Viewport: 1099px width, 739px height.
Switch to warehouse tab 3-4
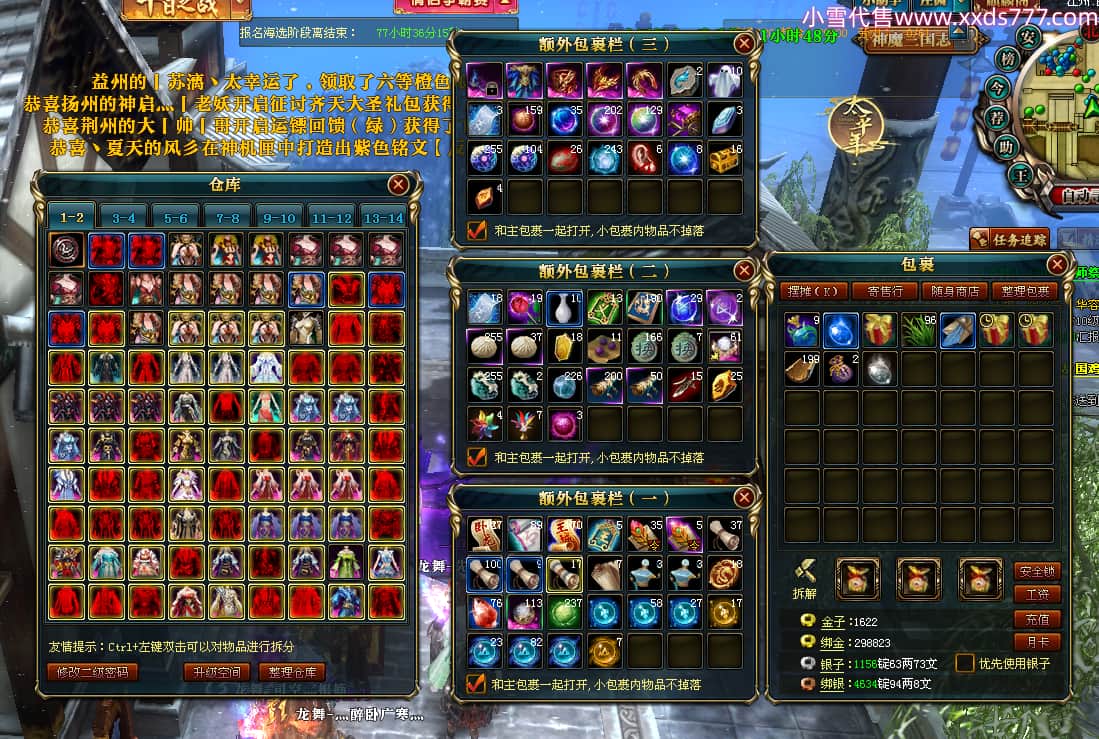click(123, 217)
